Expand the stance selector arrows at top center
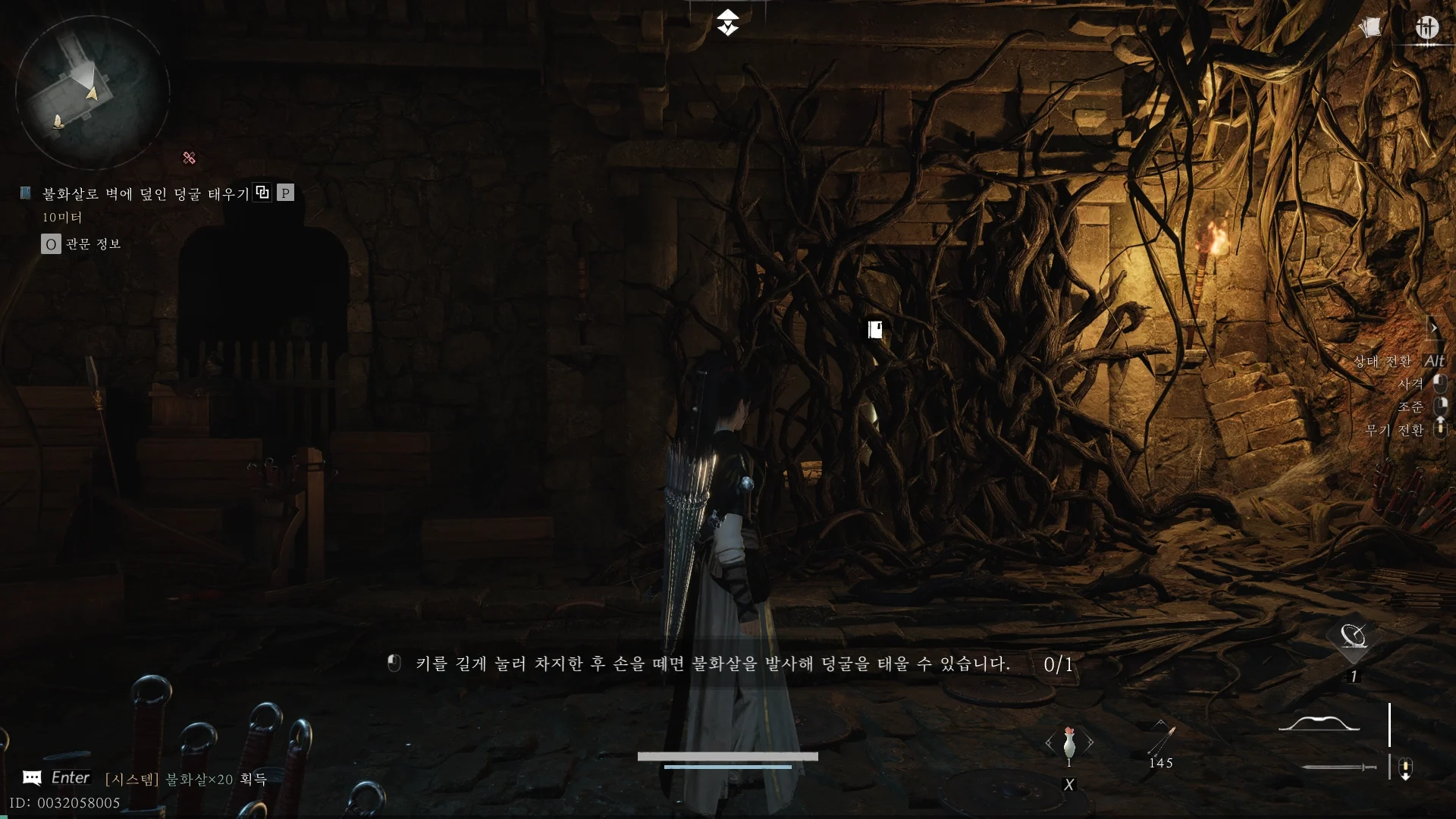The image size is (1456, 819). 729,23
